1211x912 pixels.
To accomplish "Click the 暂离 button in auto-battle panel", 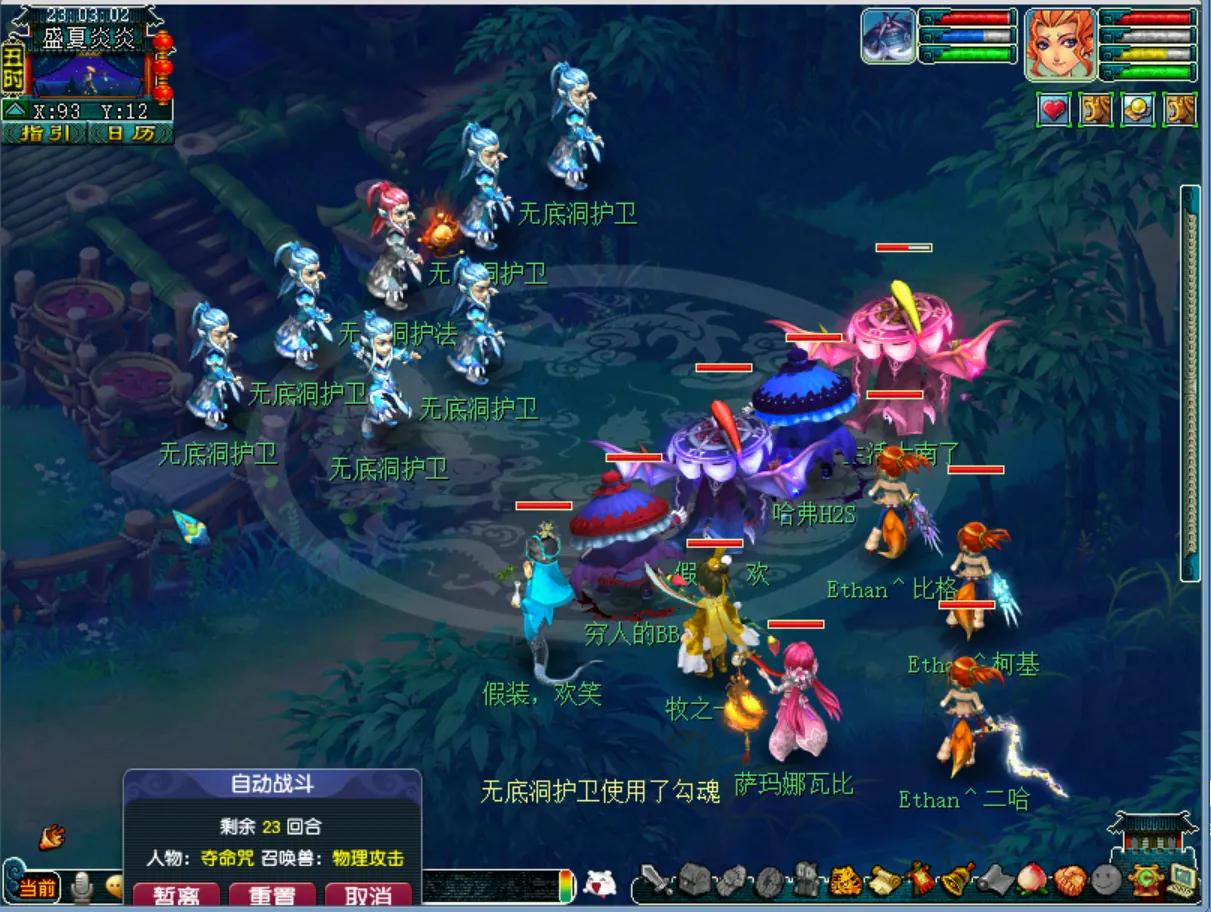I will point(174,895).
